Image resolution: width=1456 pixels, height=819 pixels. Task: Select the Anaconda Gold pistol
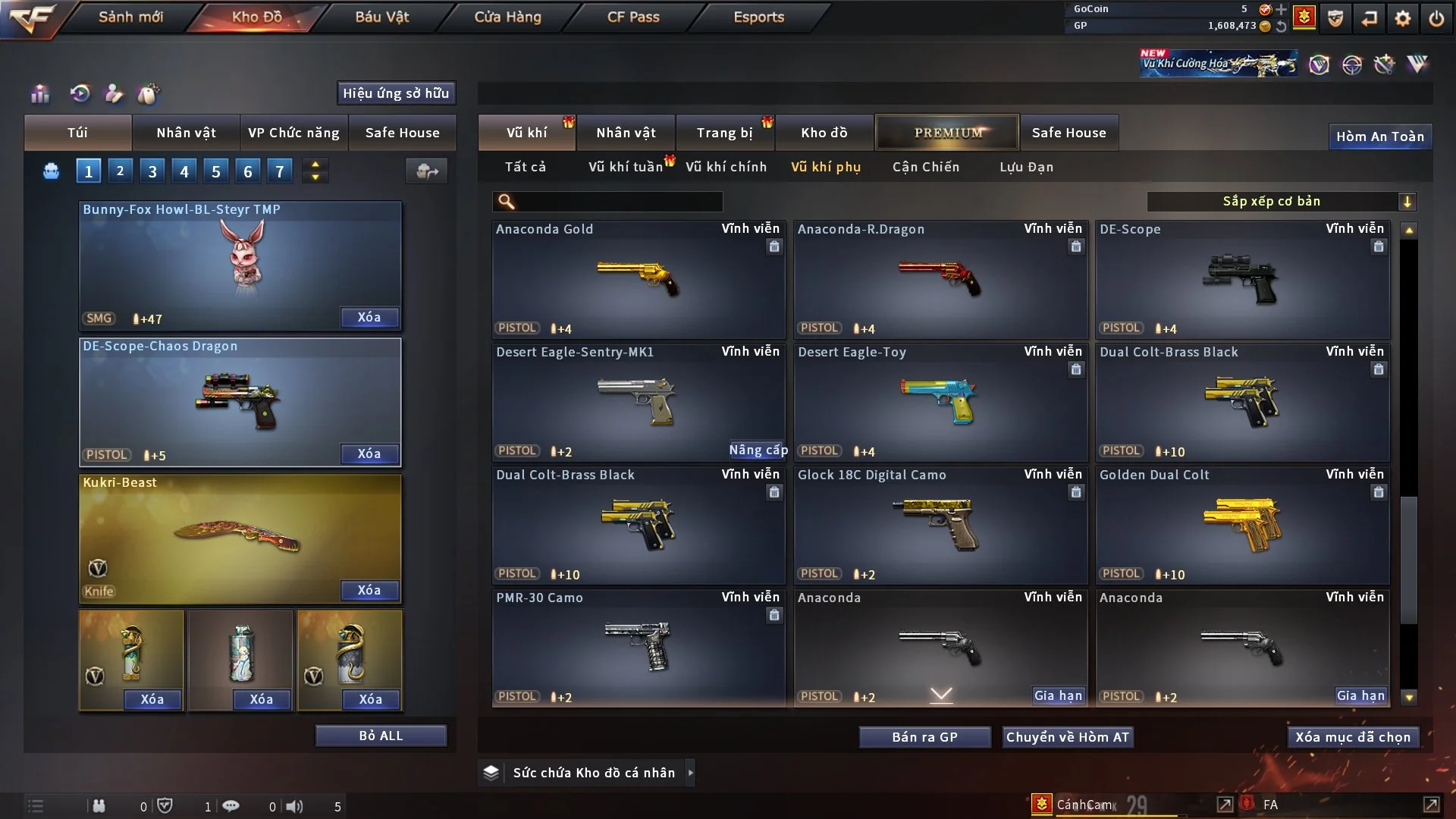click(x=638, y=279)
